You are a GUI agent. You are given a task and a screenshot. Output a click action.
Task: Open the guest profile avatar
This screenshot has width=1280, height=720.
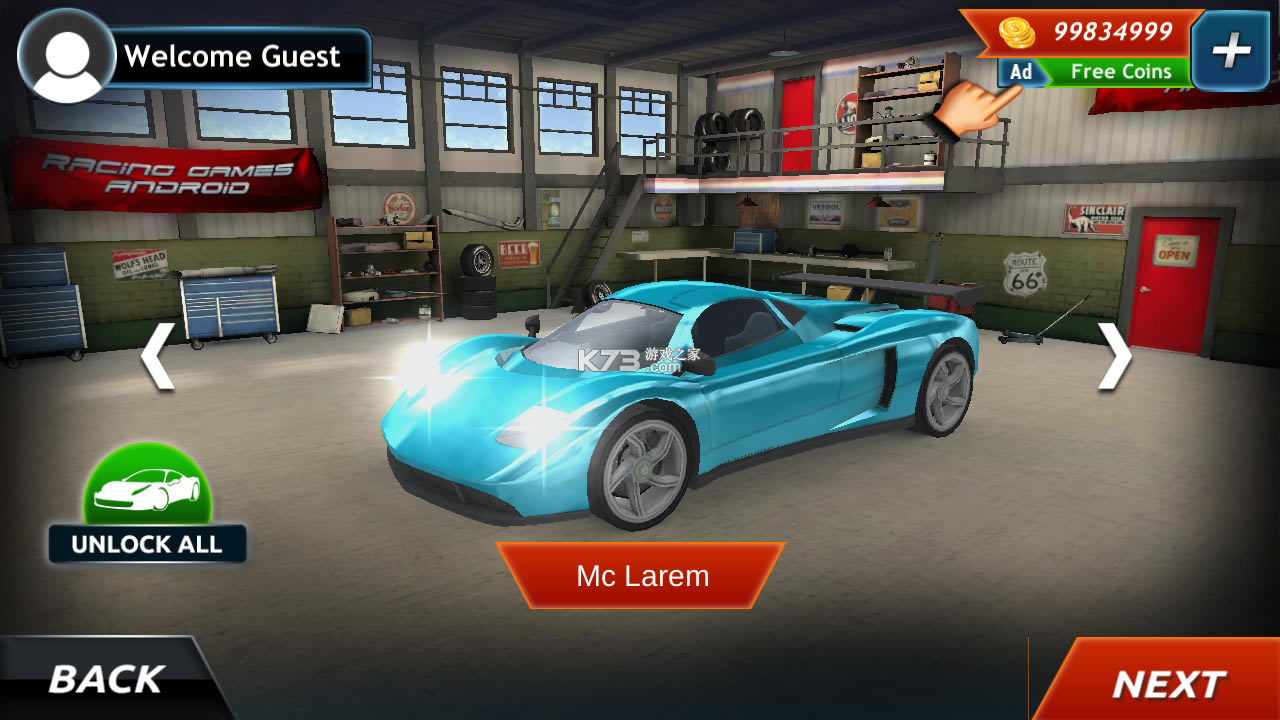[x=67, y=56]
